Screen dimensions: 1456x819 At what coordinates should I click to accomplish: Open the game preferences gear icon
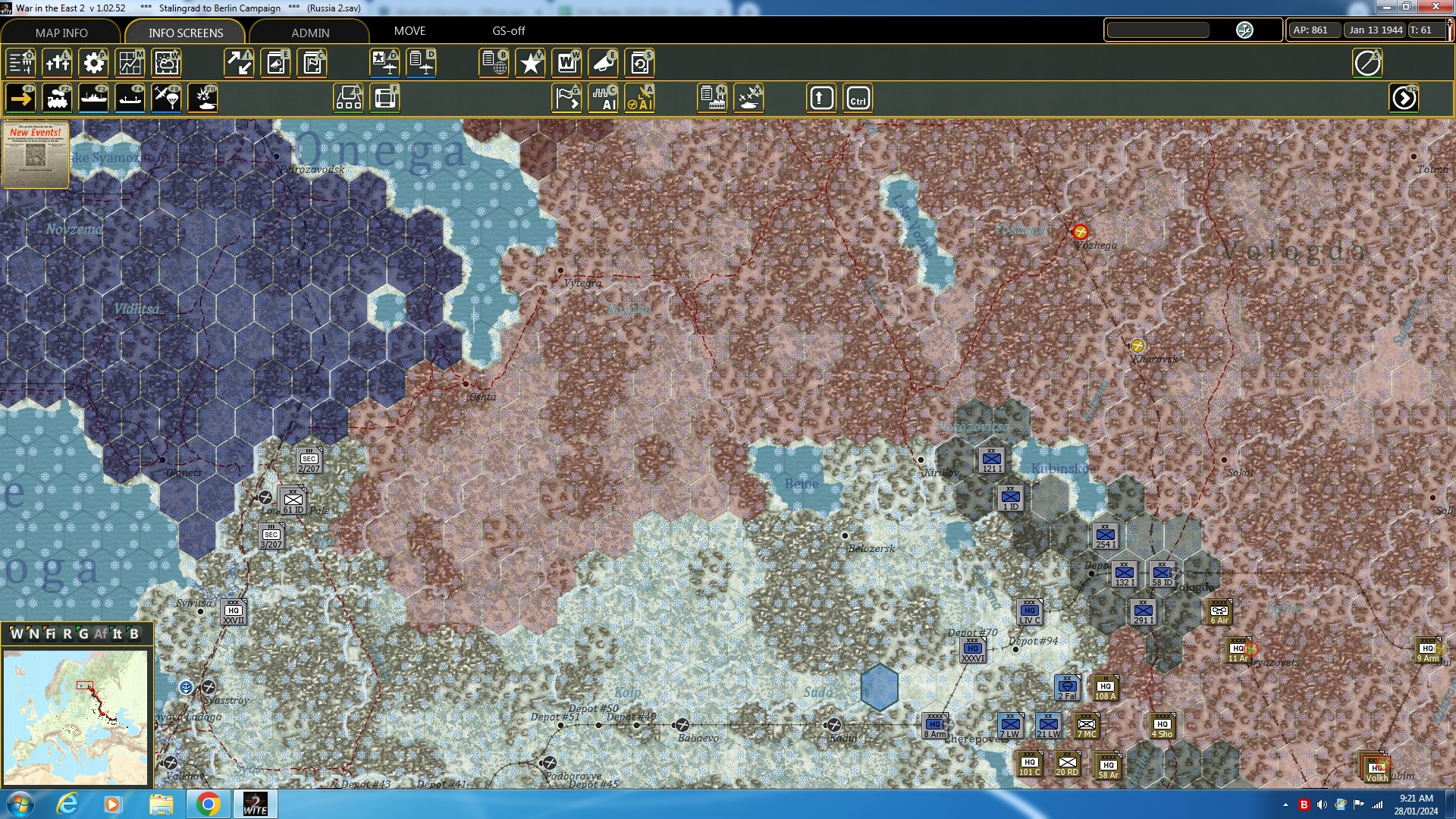pos(93,63)
